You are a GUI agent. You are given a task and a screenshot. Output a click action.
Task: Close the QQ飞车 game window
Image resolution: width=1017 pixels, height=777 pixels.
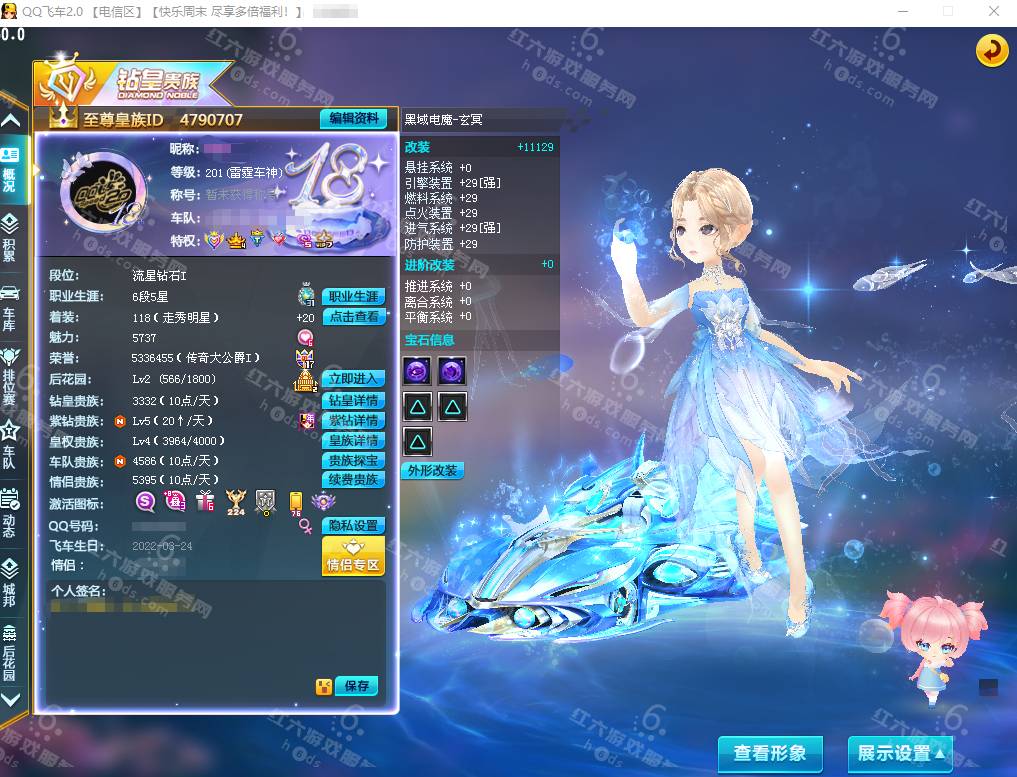[994, 11]
